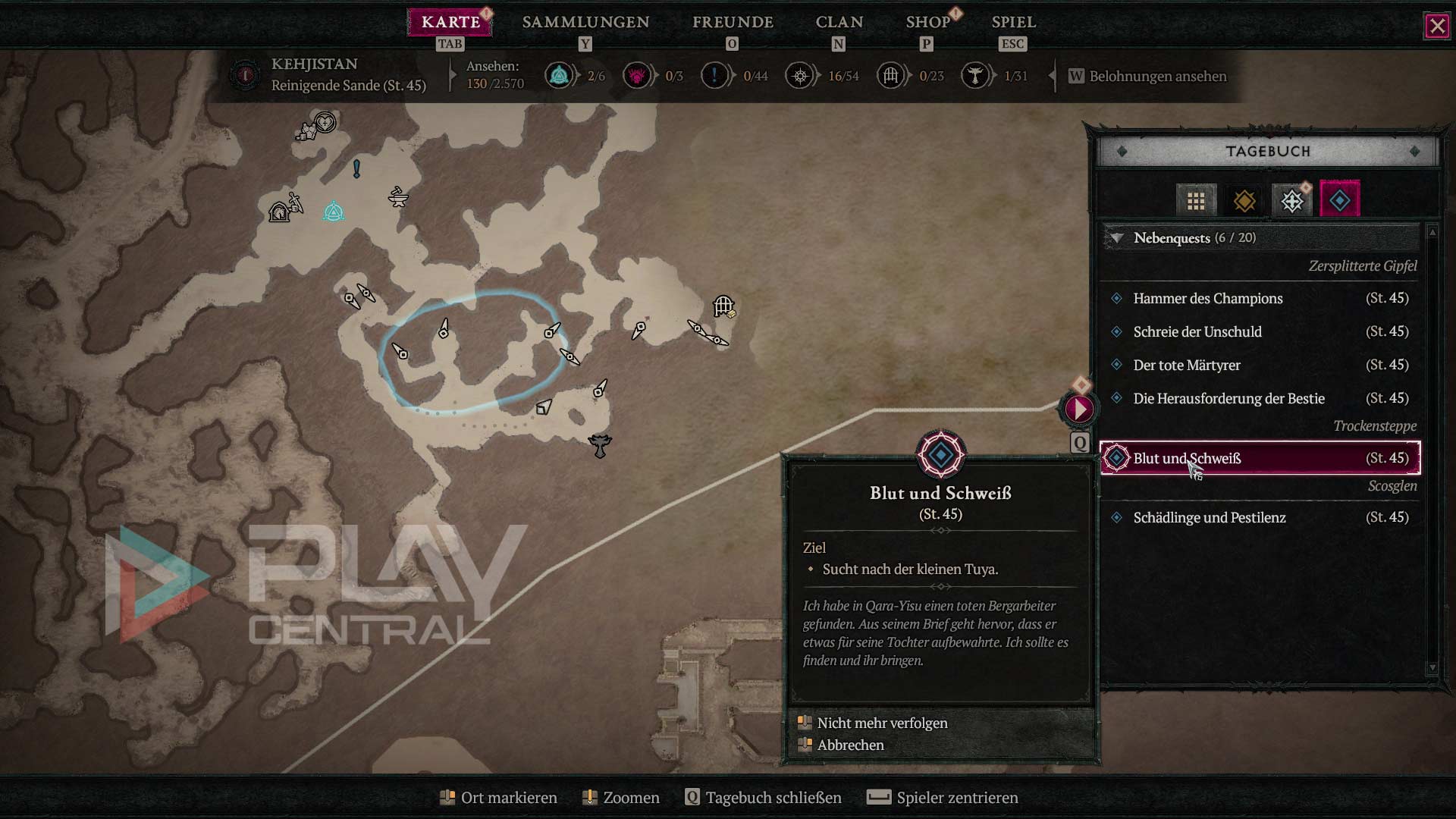Abandon quest with Abbrechen

(850, 745)
